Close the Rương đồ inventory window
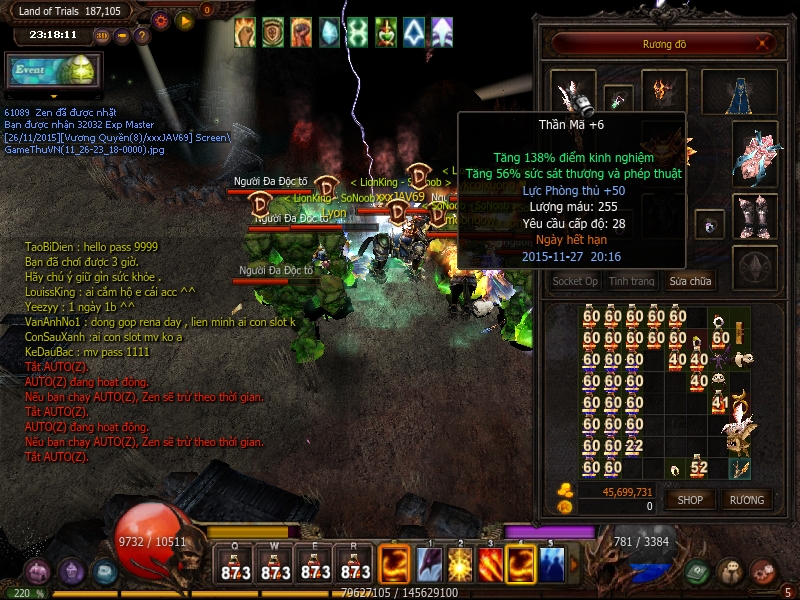The height and width of the screenshot is (600, 800). [x=763, y=44]
